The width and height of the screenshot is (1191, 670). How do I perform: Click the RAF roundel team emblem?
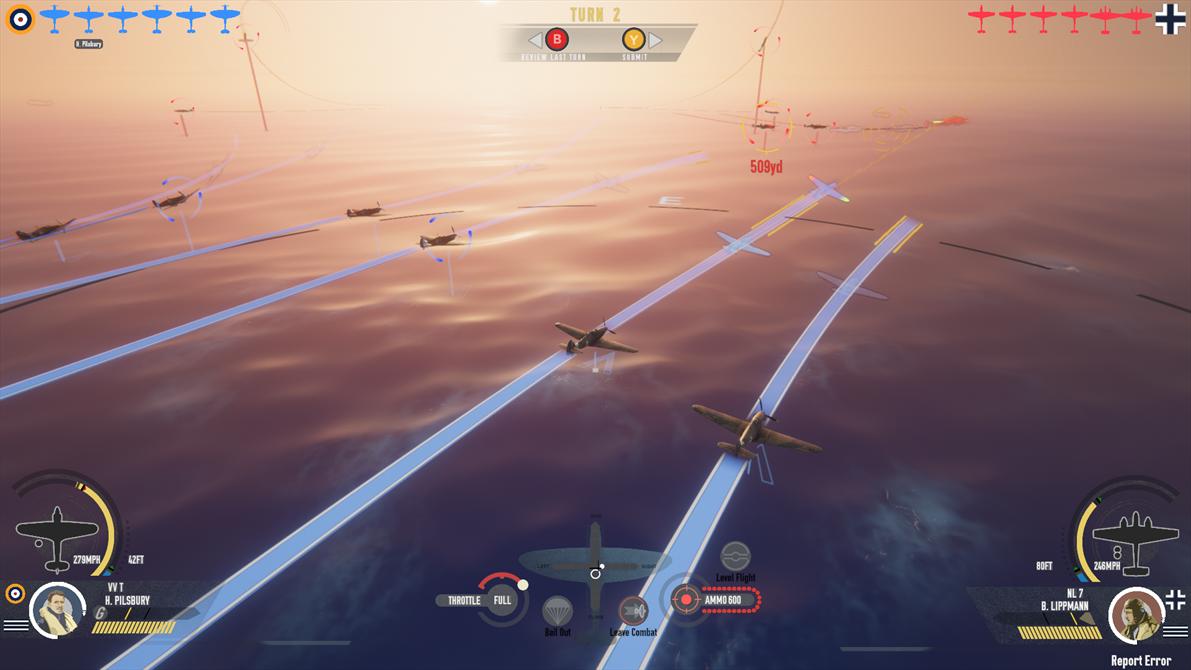[x=20, y=18]
